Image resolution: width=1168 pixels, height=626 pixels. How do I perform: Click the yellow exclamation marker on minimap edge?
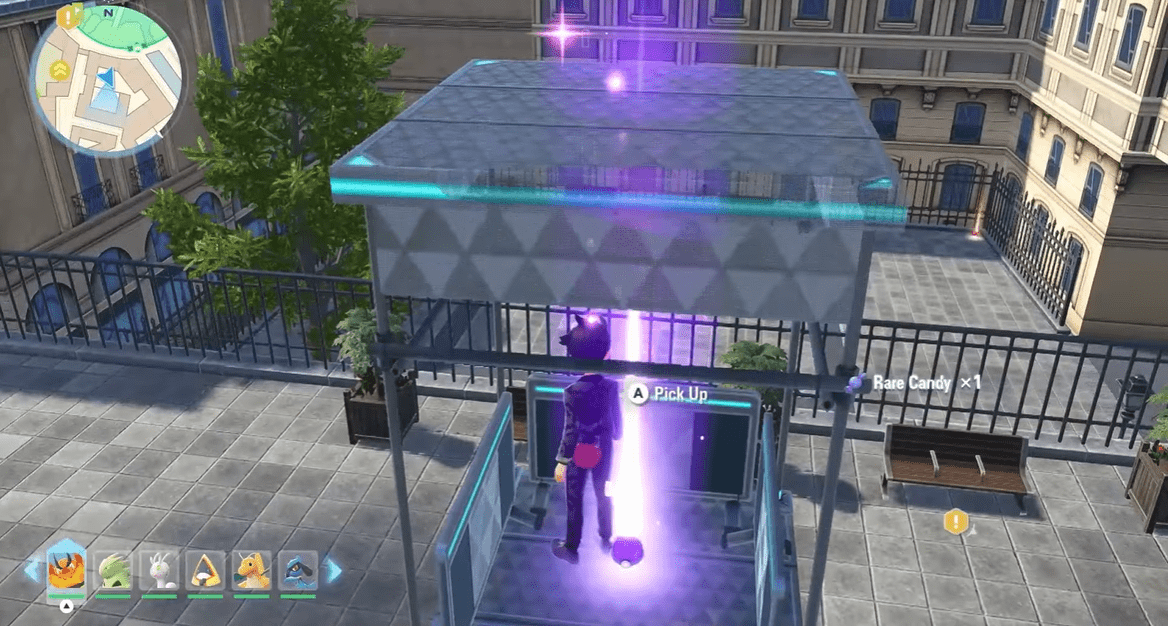tap(69, 15)
